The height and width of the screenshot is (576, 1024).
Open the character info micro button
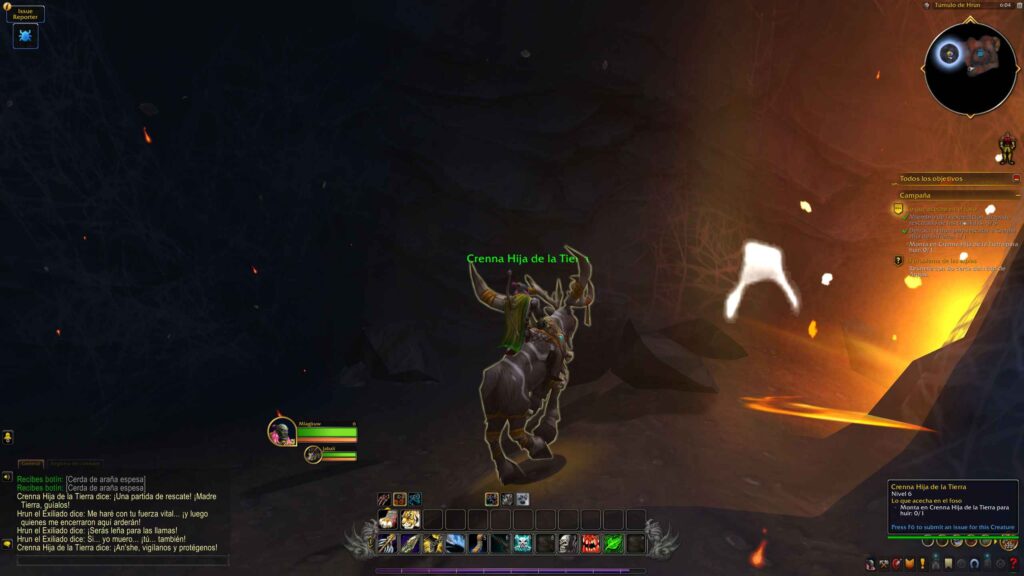click(871, 564)
